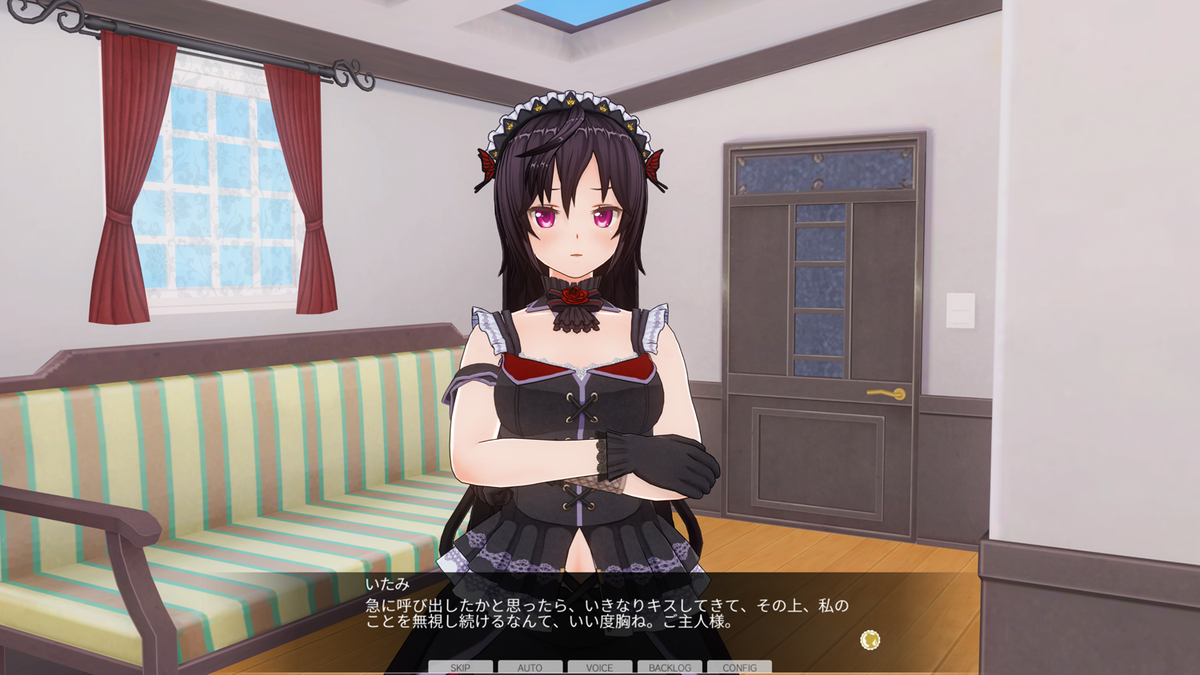
Task: Enable AUTO text advance
Action: coord(530,667)
